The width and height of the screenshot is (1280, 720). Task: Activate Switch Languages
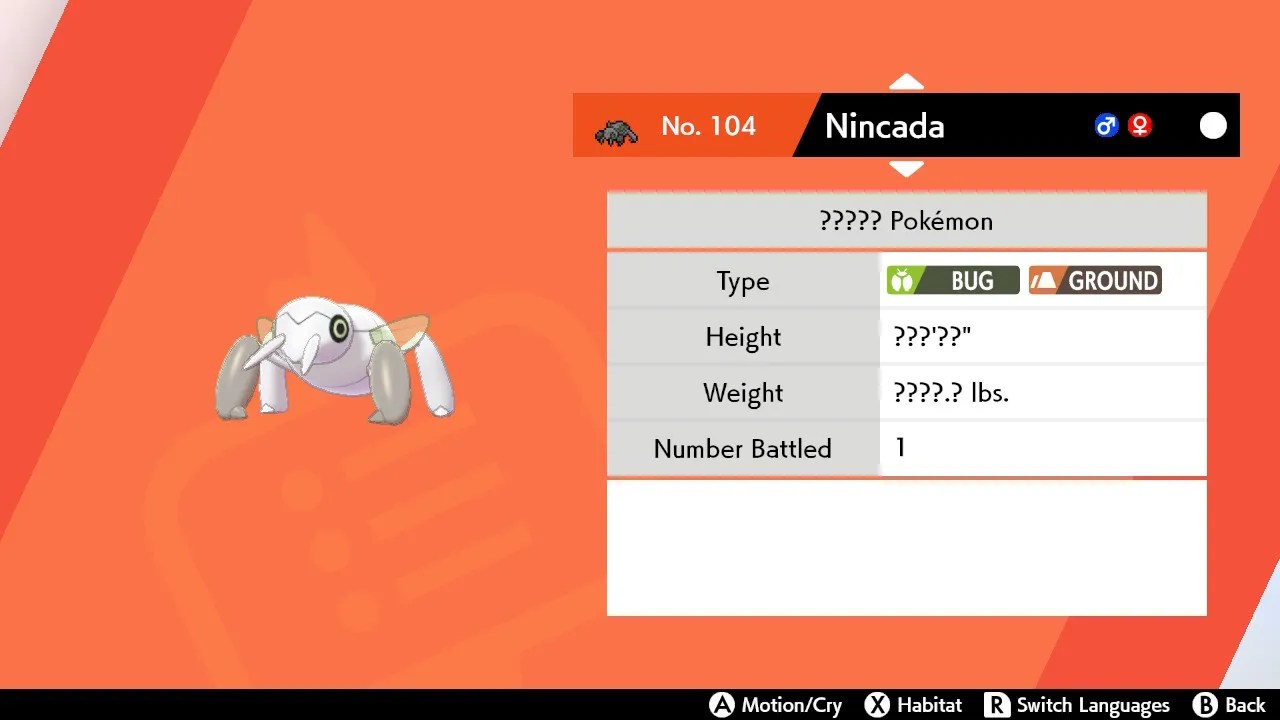1094,704
